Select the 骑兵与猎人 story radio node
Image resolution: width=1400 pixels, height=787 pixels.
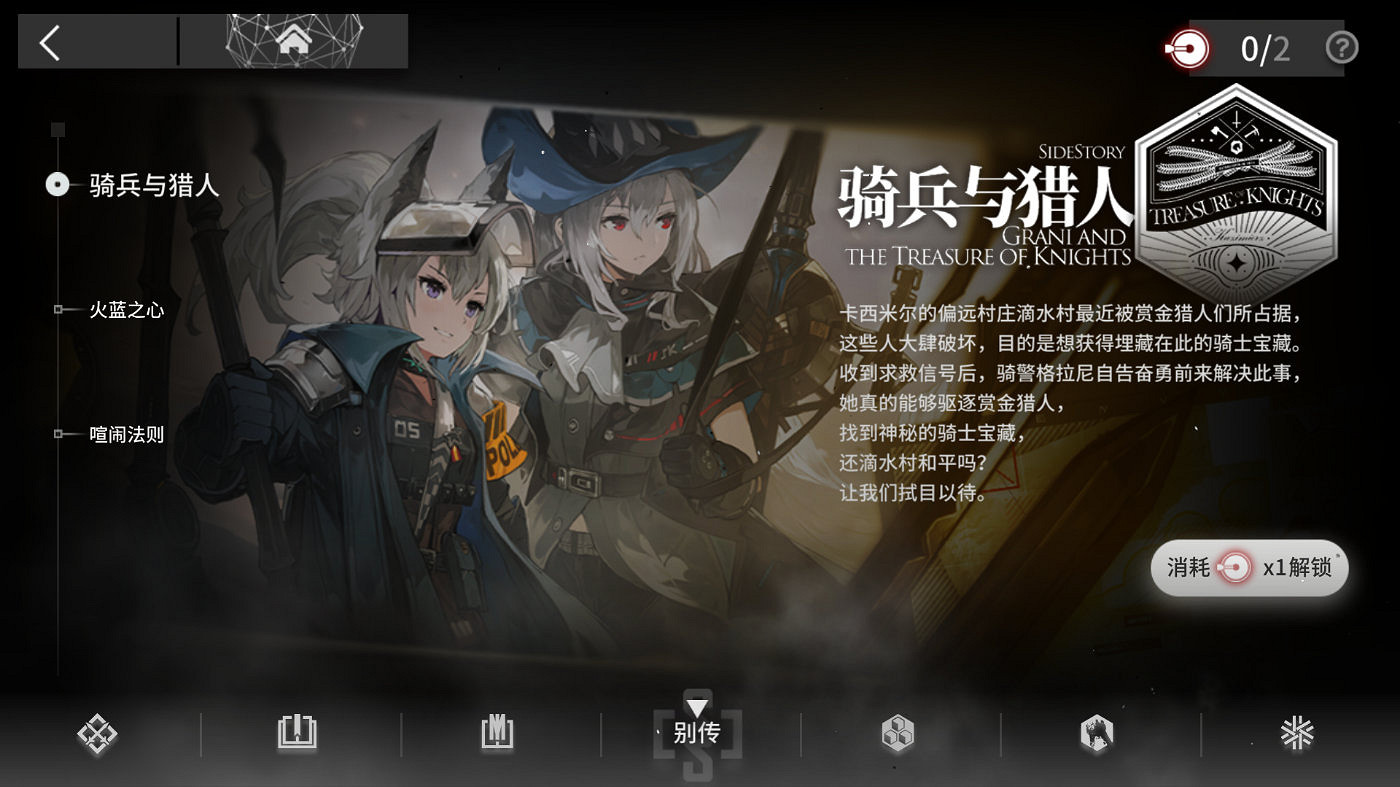tap(57, 185)
